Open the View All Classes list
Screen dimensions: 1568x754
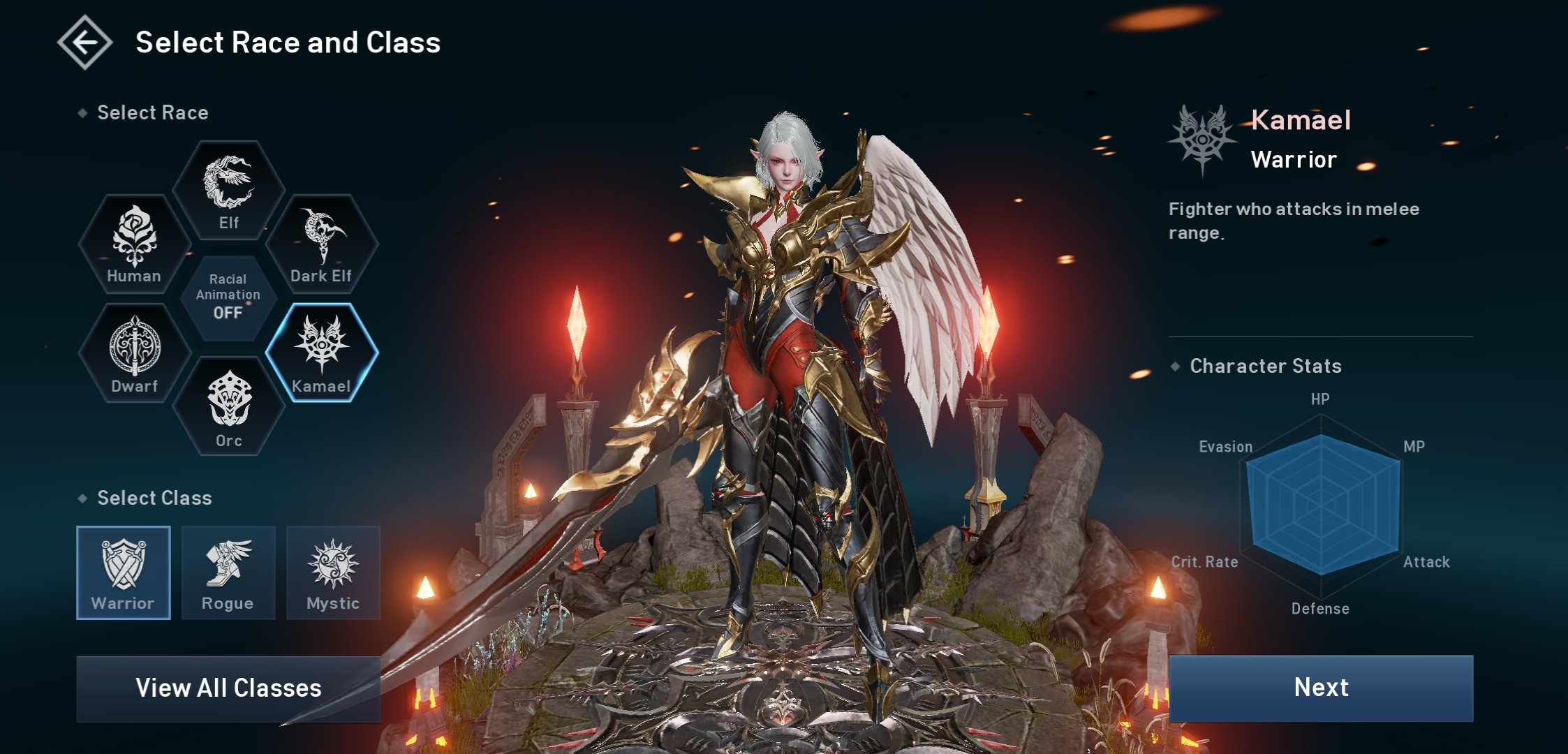228,688
